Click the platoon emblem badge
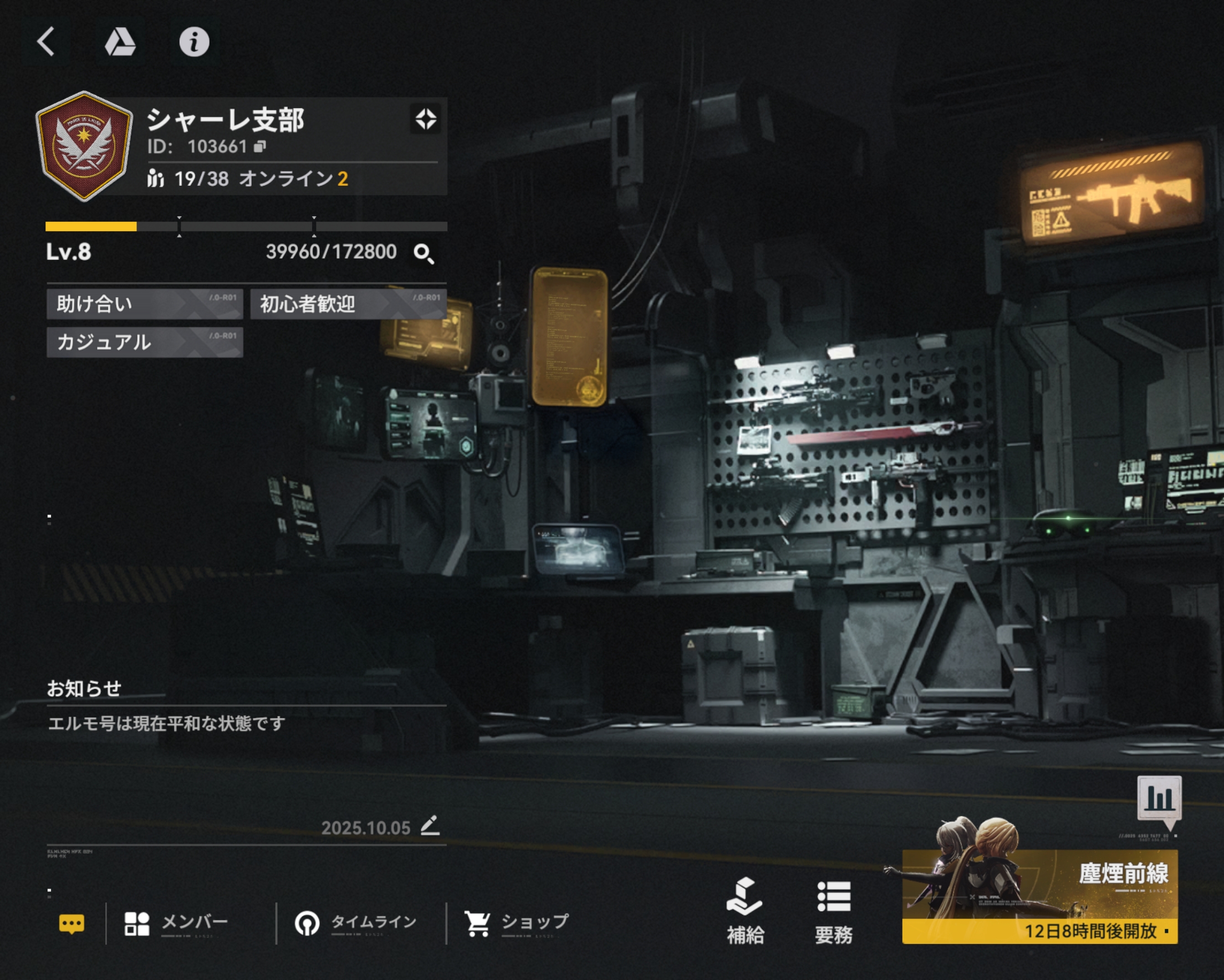The height and width of the screenshot is (980, 1224). pos(85,146)
